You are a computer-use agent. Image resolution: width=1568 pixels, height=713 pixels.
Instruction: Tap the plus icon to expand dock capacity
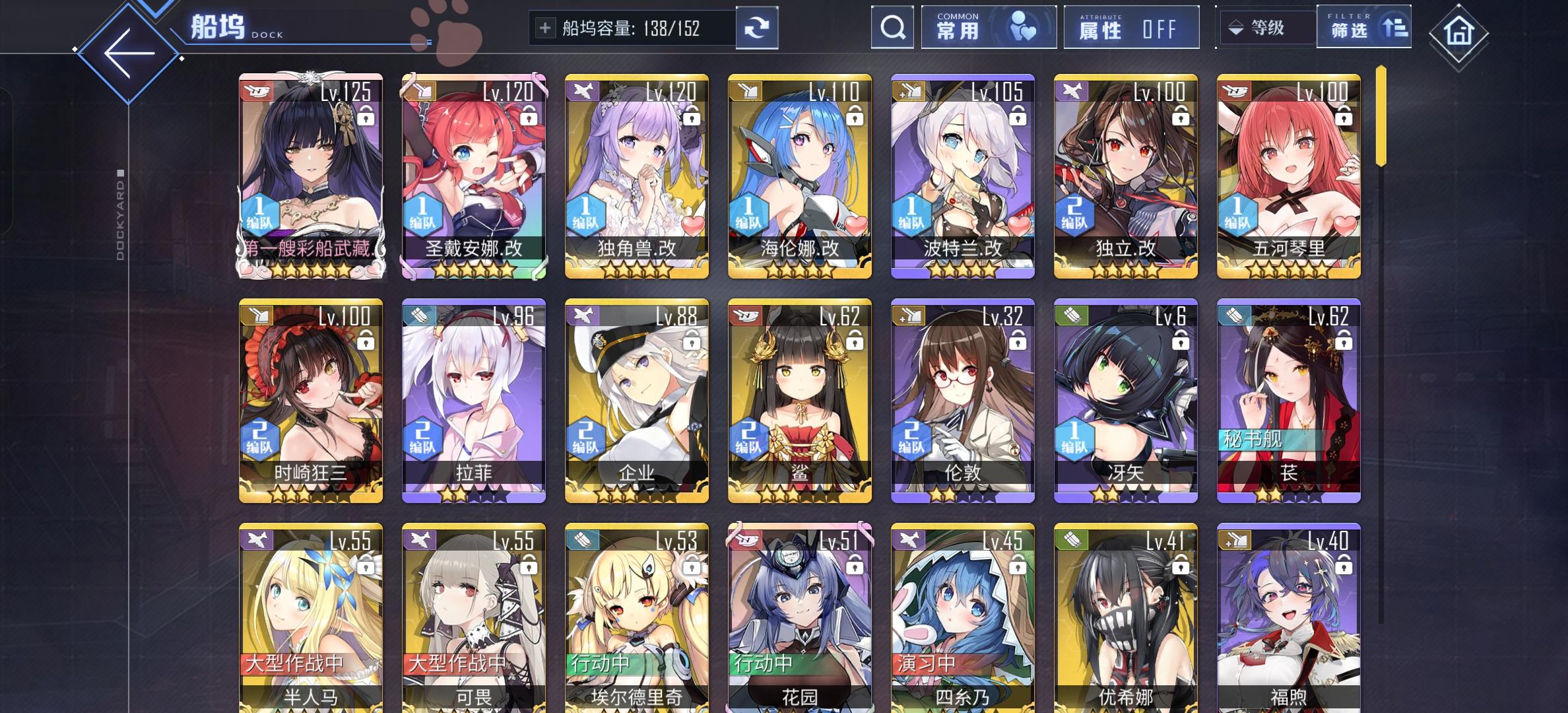pos(545,28)
